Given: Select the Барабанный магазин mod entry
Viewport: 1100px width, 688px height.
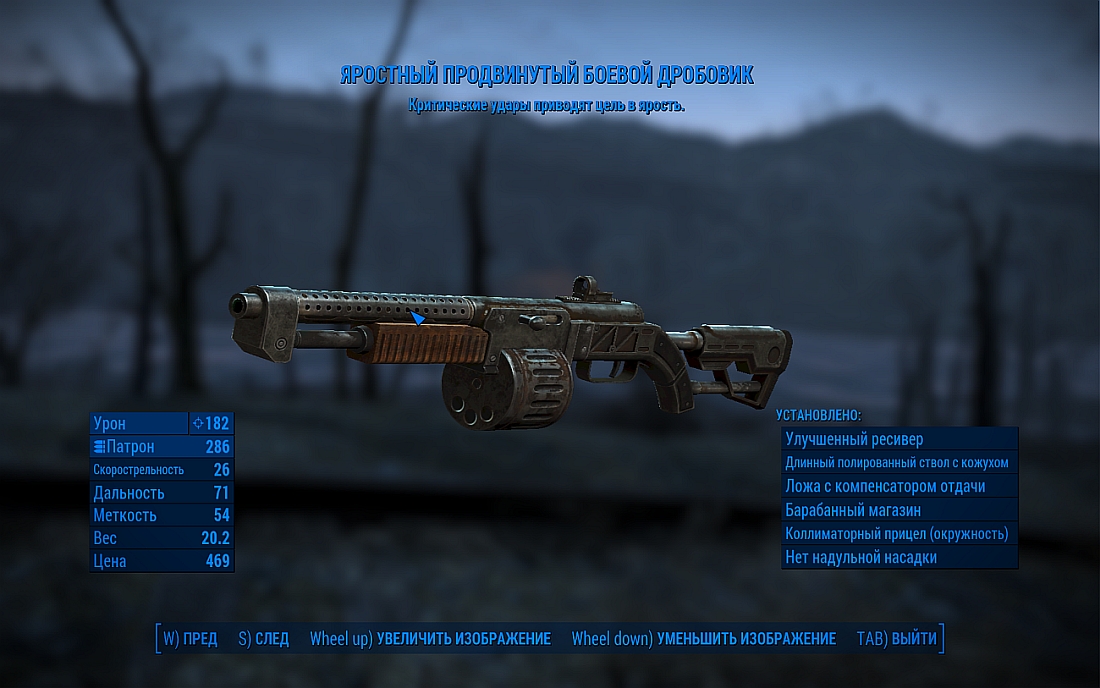Looking at the screenshot, I should (898, 510).
